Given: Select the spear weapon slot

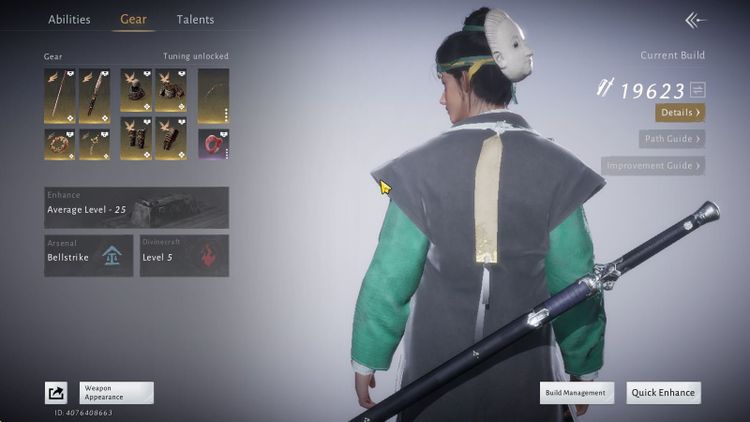Looking at the screenshot, I should point(59,96).
